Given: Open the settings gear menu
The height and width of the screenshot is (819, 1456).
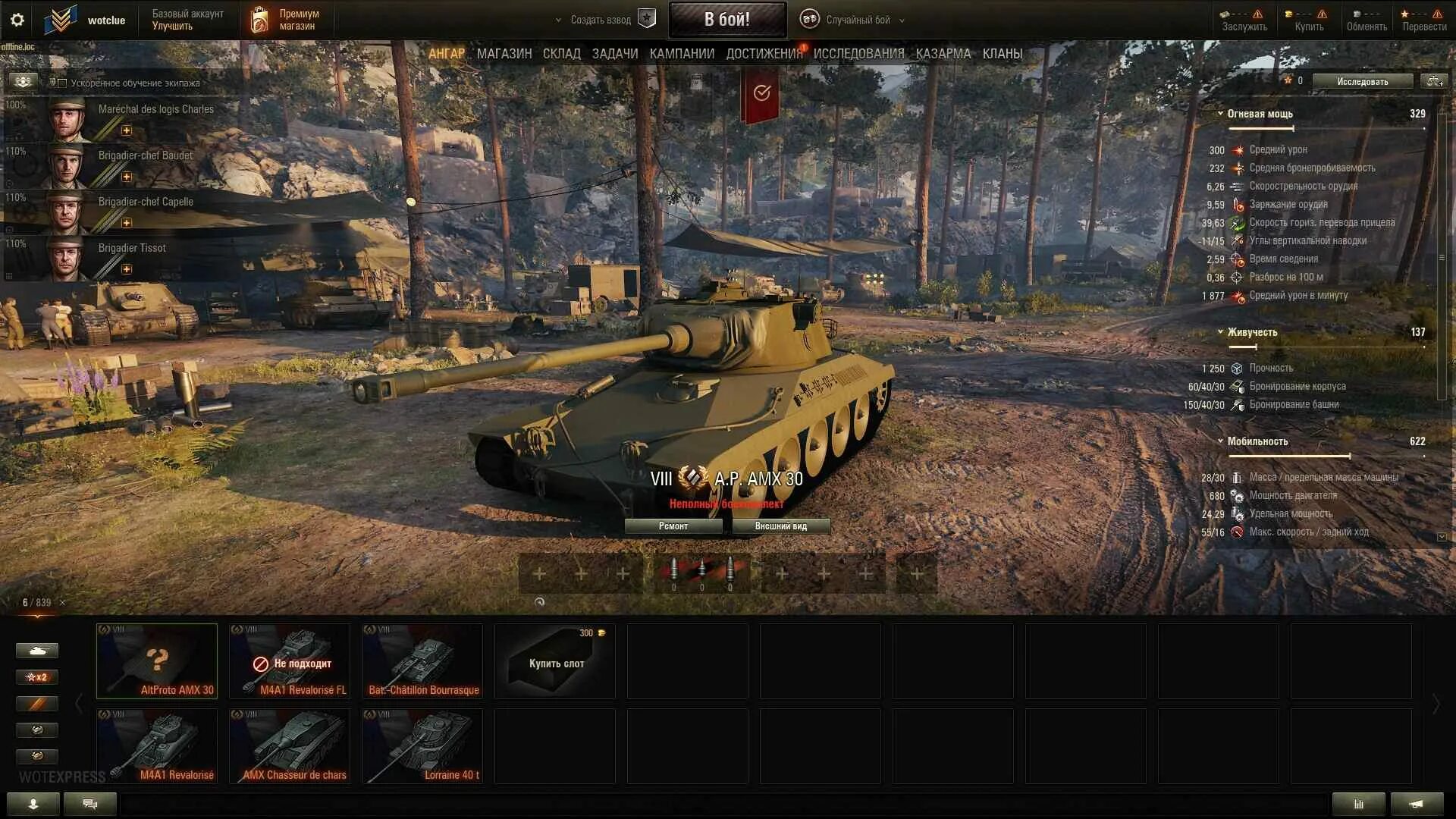Looking at the screenshot, I should [17, 20].
